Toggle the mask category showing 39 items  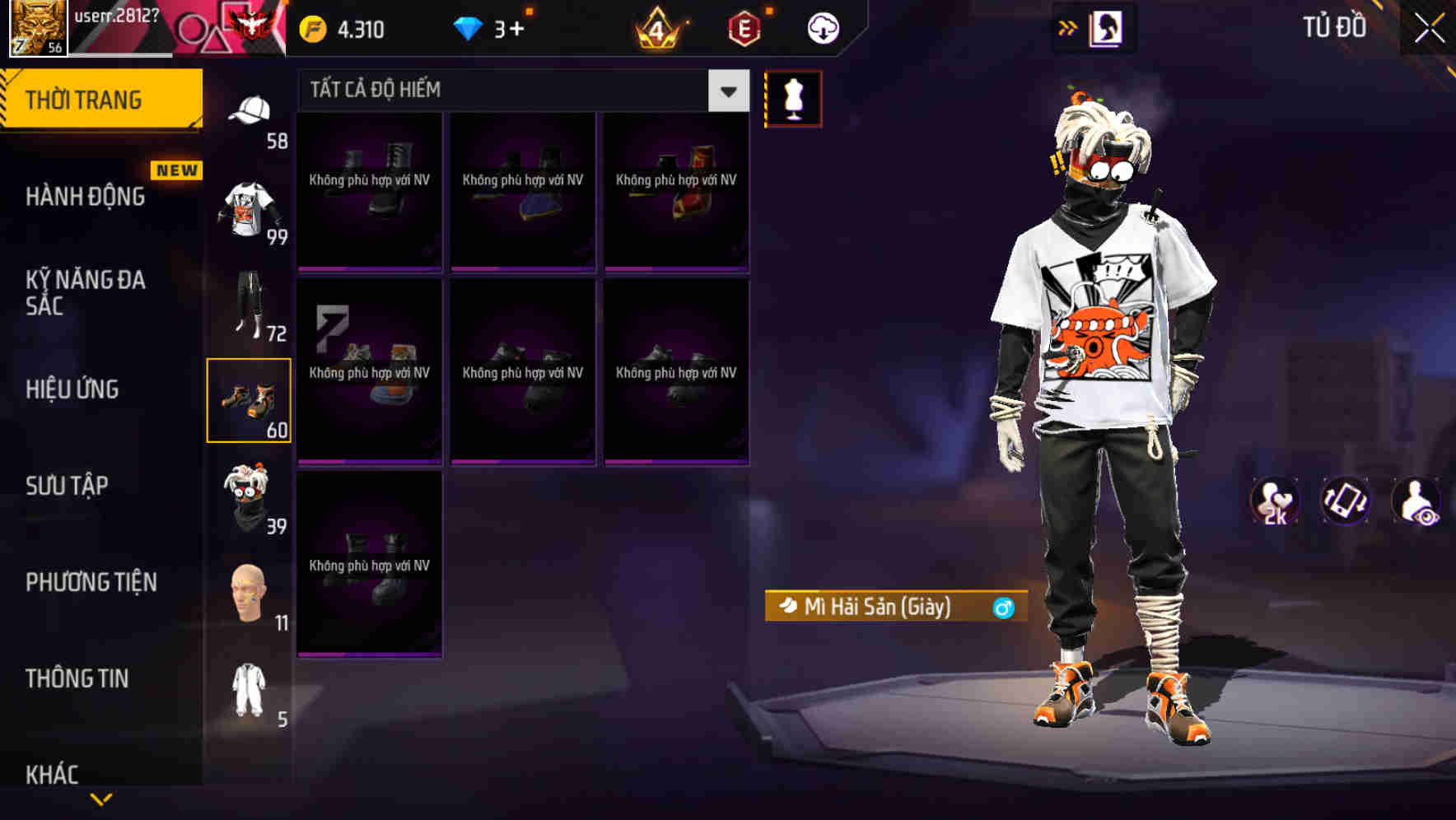pyautogui.click(x=250, y=494)
